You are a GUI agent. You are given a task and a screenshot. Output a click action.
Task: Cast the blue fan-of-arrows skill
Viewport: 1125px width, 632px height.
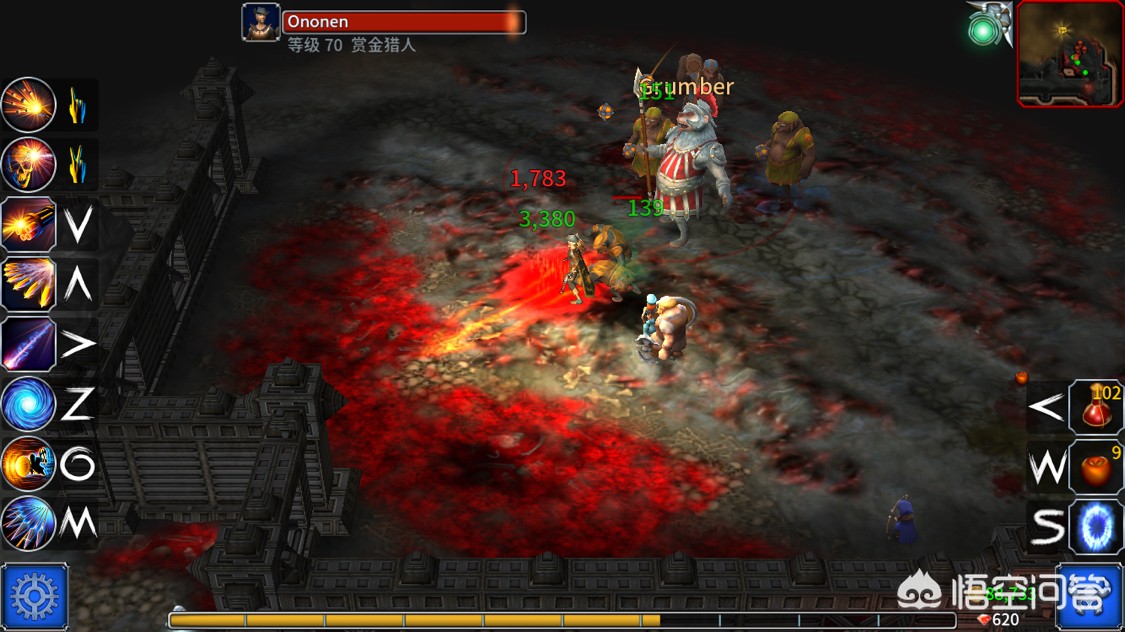coord(28,522)
